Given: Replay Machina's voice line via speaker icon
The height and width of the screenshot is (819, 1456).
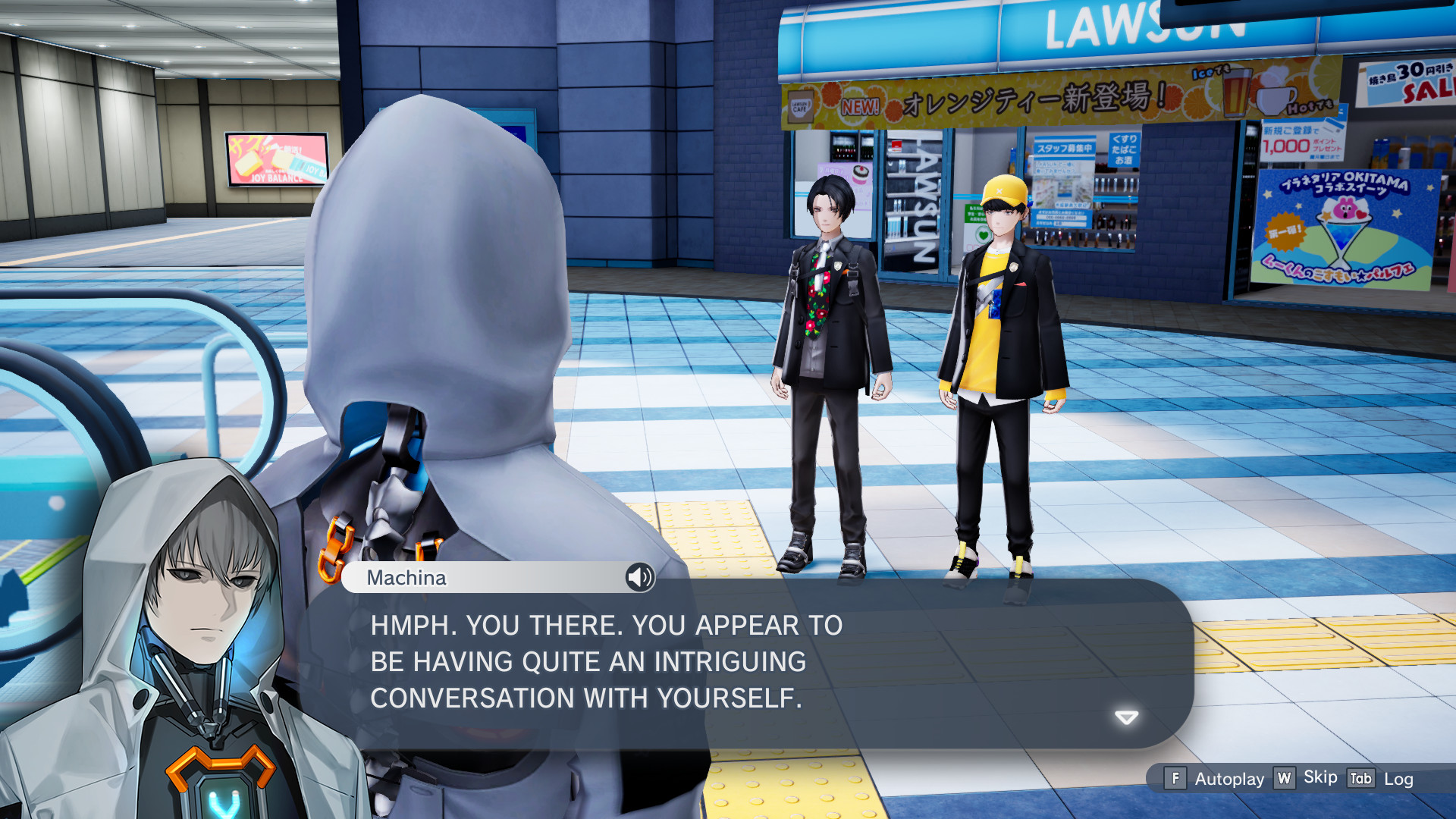Looking at the screenshot, I should click(x=639, y=579).
